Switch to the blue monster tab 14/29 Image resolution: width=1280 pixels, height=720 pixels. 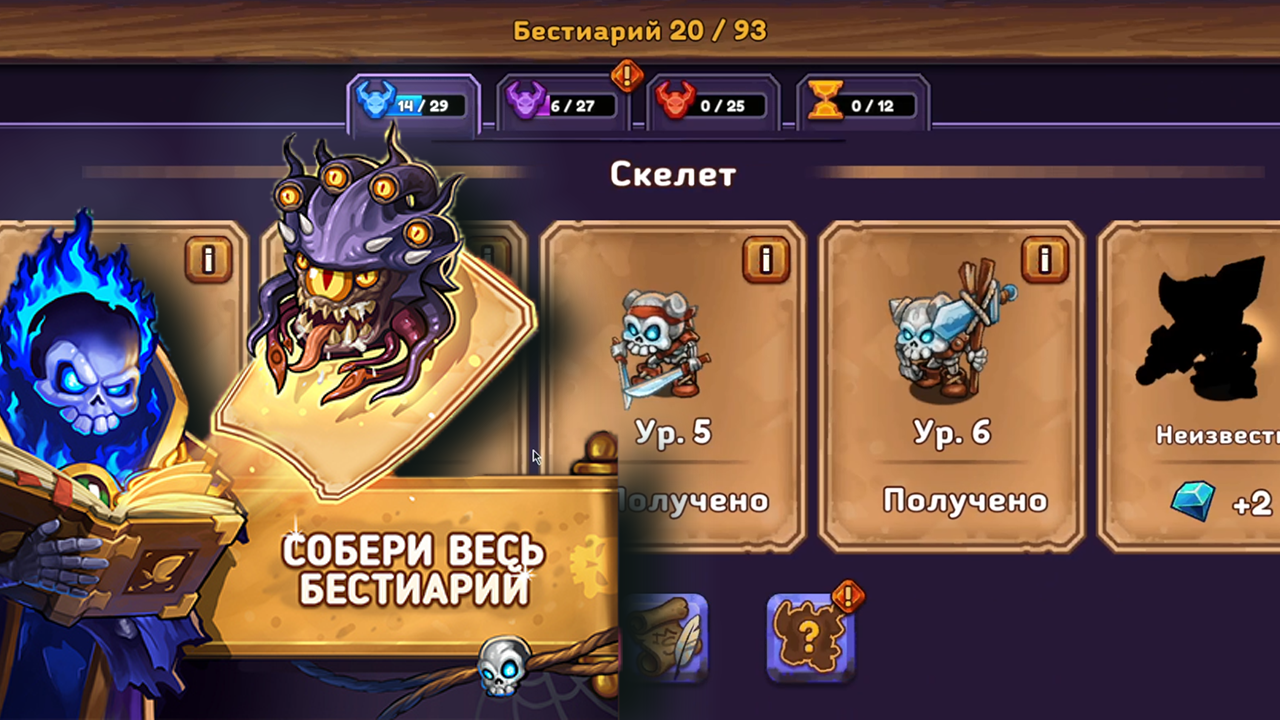tap(414, 104)
